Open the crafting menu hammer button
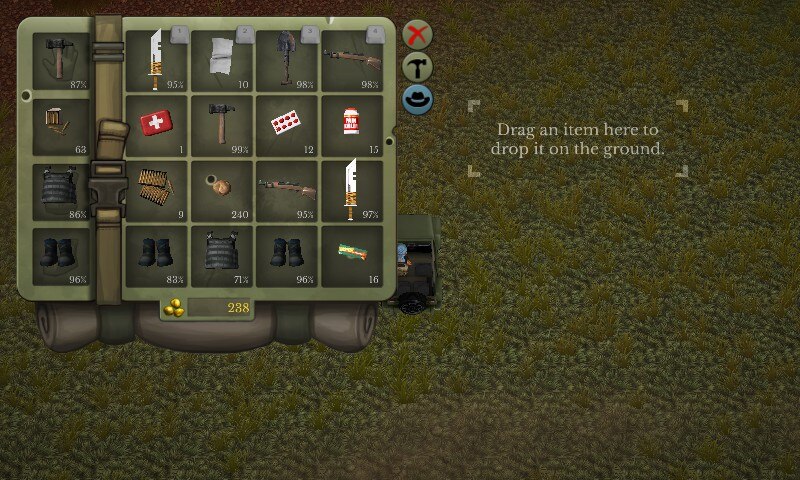Image resolution: width=800 pixels, height=480 pixels. [418, 67]
